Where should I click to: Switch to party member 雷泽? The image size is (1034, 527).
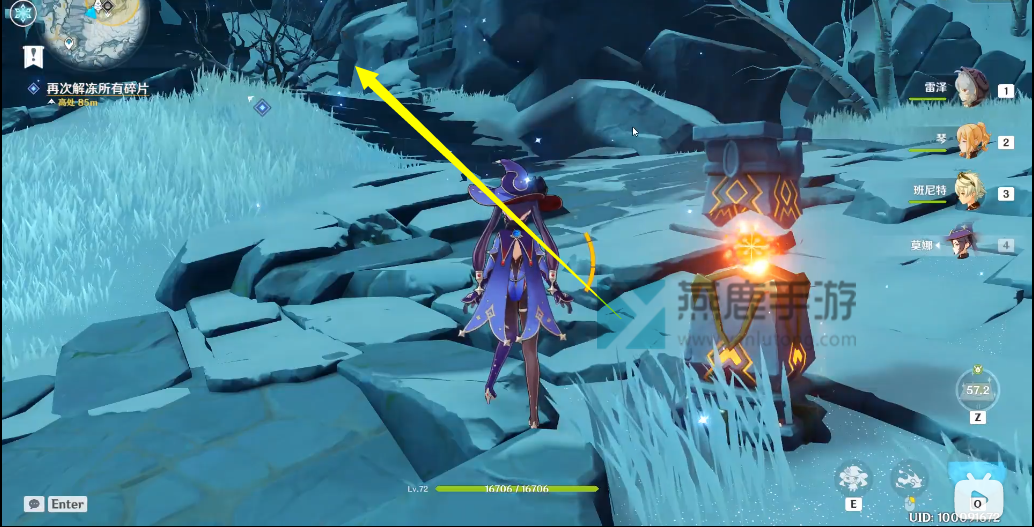[x=968, y=89]
